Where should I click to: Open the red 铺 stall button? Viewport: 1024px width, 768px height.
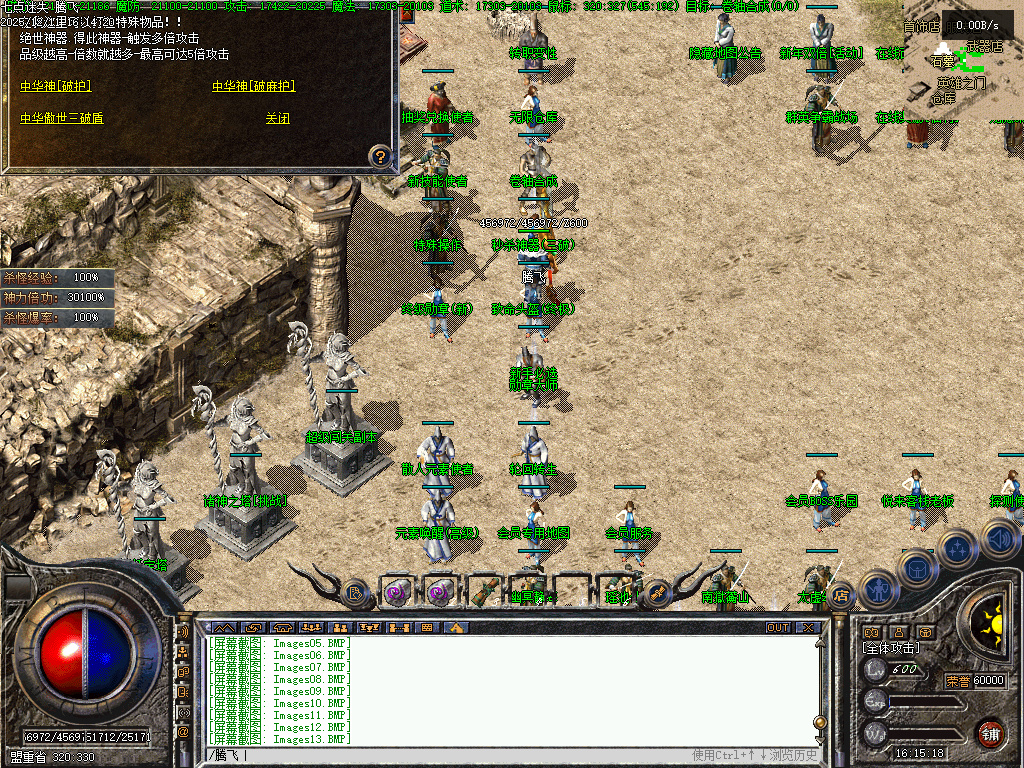click(x=990, y=732)
